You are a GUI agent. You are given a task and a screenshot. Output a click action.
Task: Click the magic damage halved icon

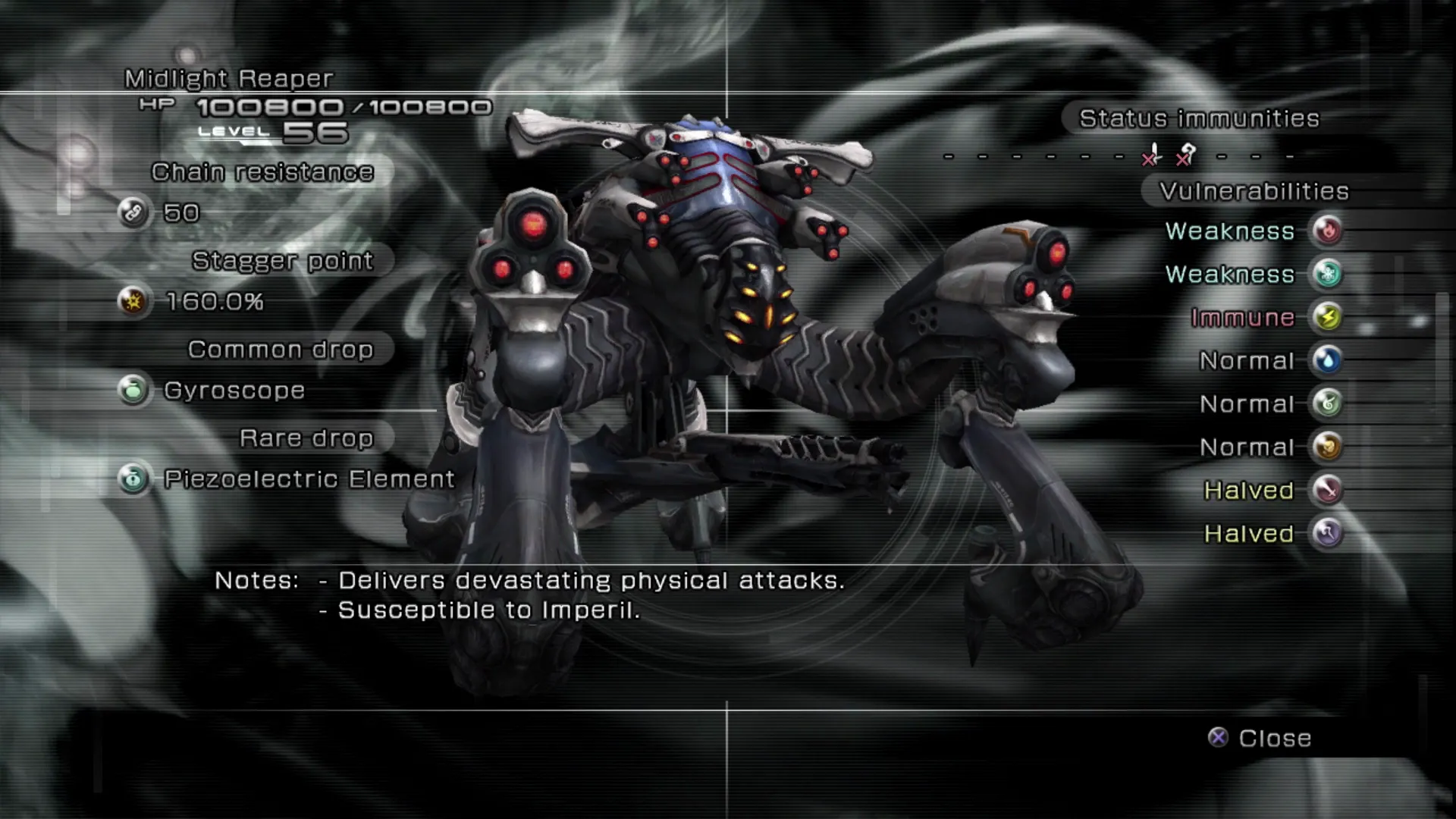1327,533
